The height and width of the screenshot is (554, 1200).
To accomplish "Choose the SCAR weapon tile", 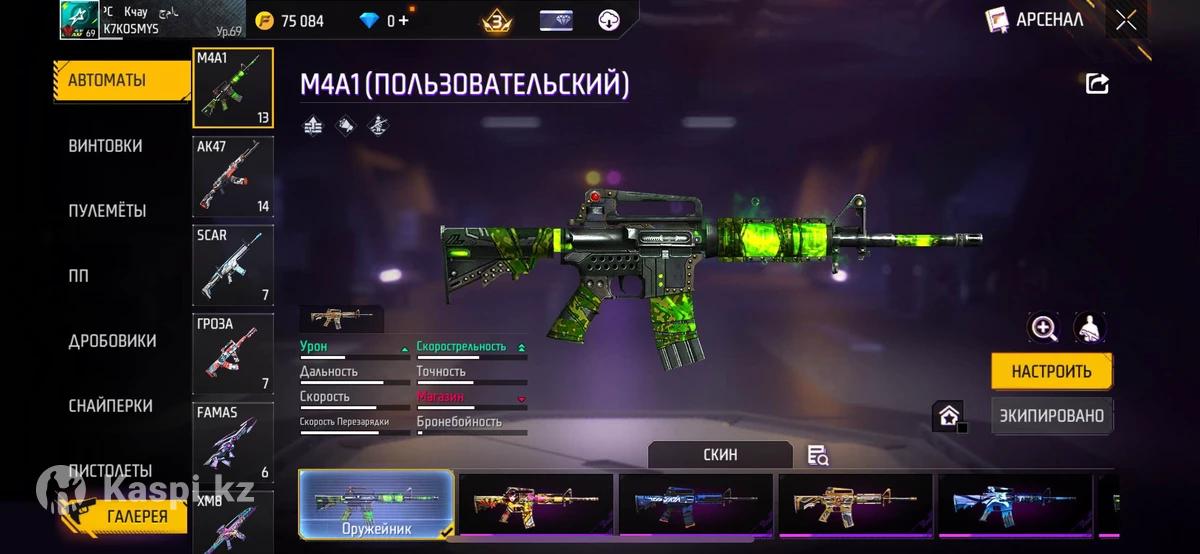I will point(233,265).
